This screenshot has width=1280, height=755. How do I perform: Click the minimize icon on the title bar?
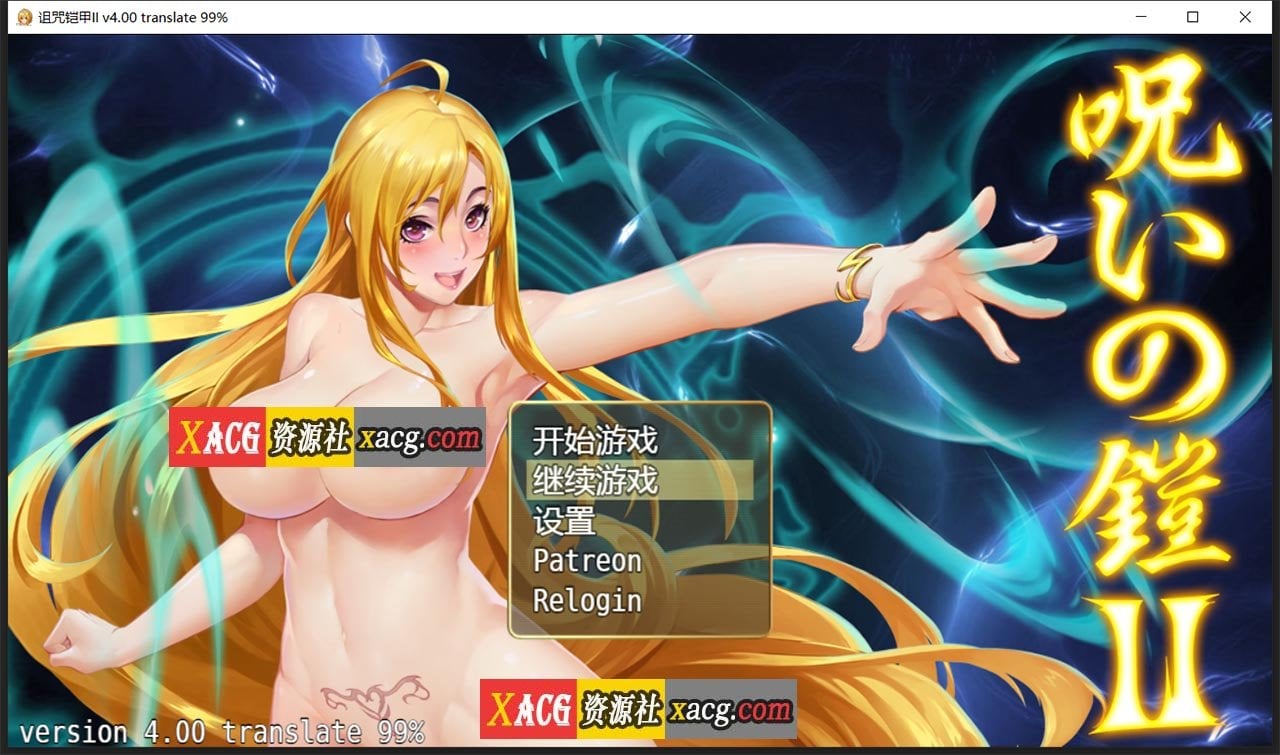[1139, 17]
